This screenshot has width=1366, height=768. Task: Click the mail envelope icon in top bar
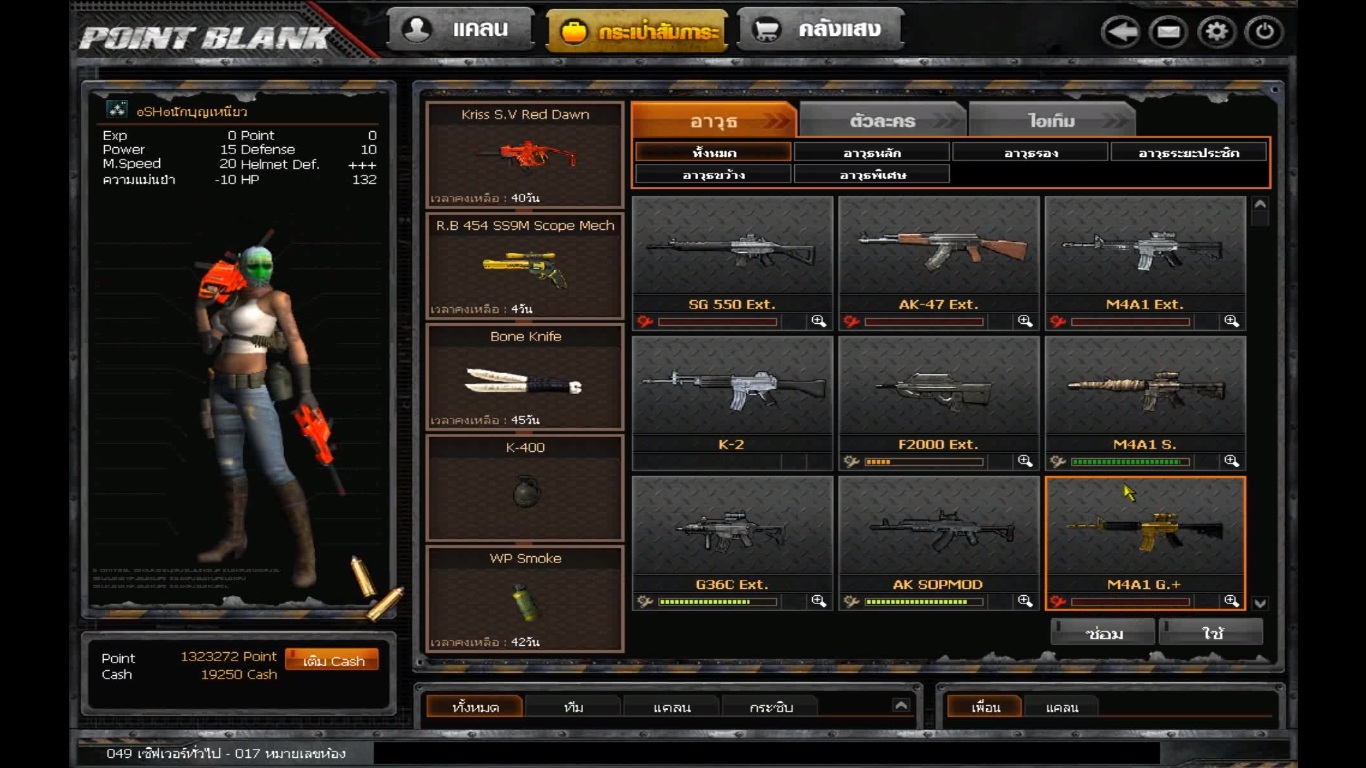(1168, 31)
